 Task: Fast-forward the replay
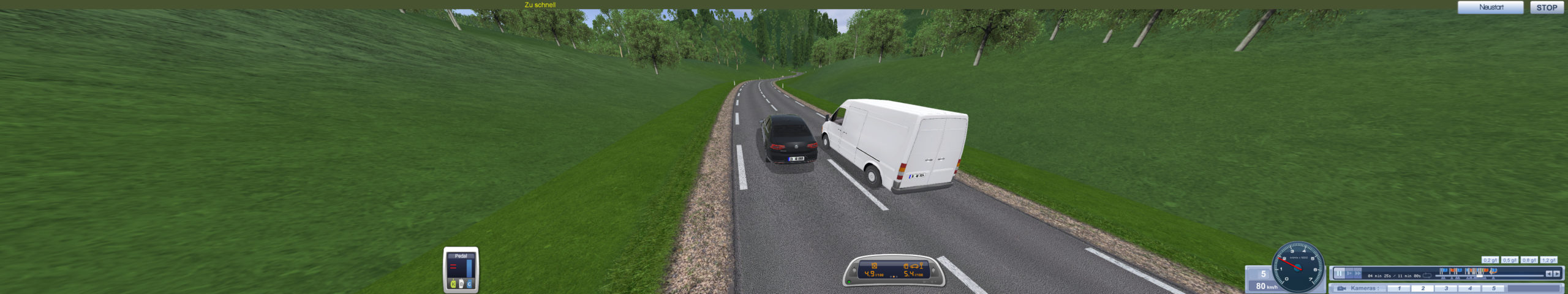1358,274
